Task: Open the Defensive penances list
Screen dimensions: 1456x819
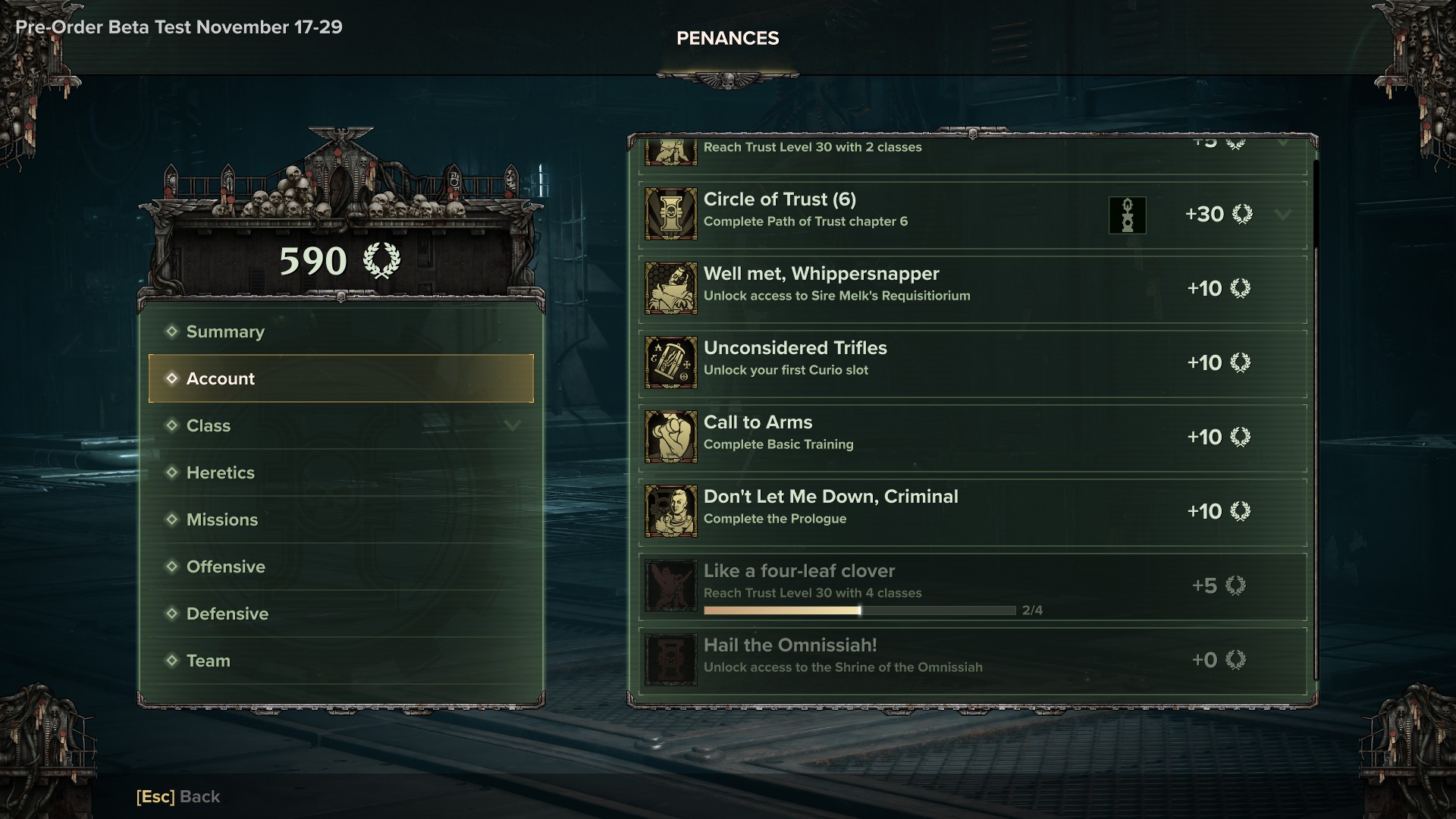Action: 227,613
